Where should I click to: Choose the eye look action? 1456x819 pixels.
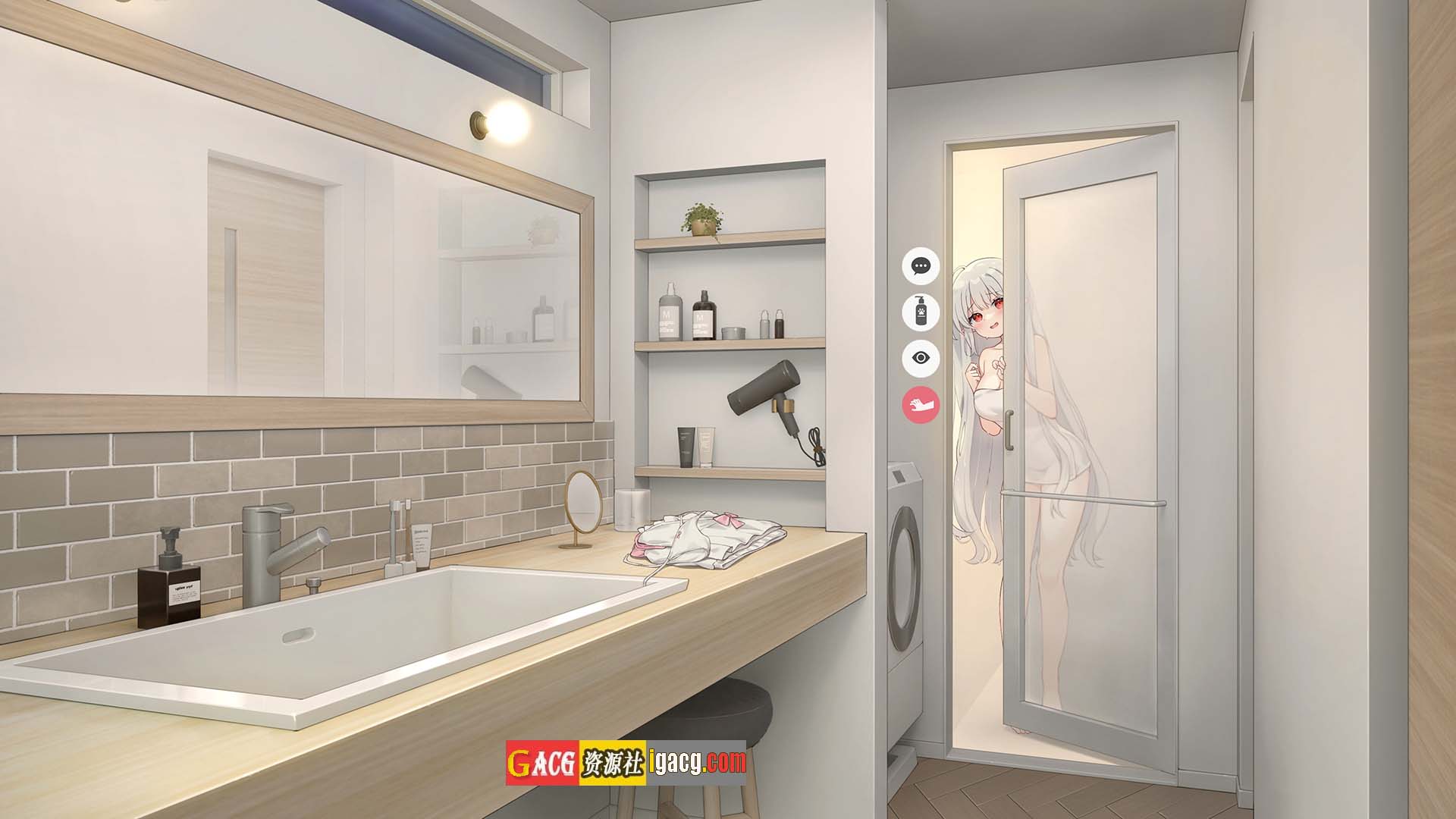click(921, 358)
